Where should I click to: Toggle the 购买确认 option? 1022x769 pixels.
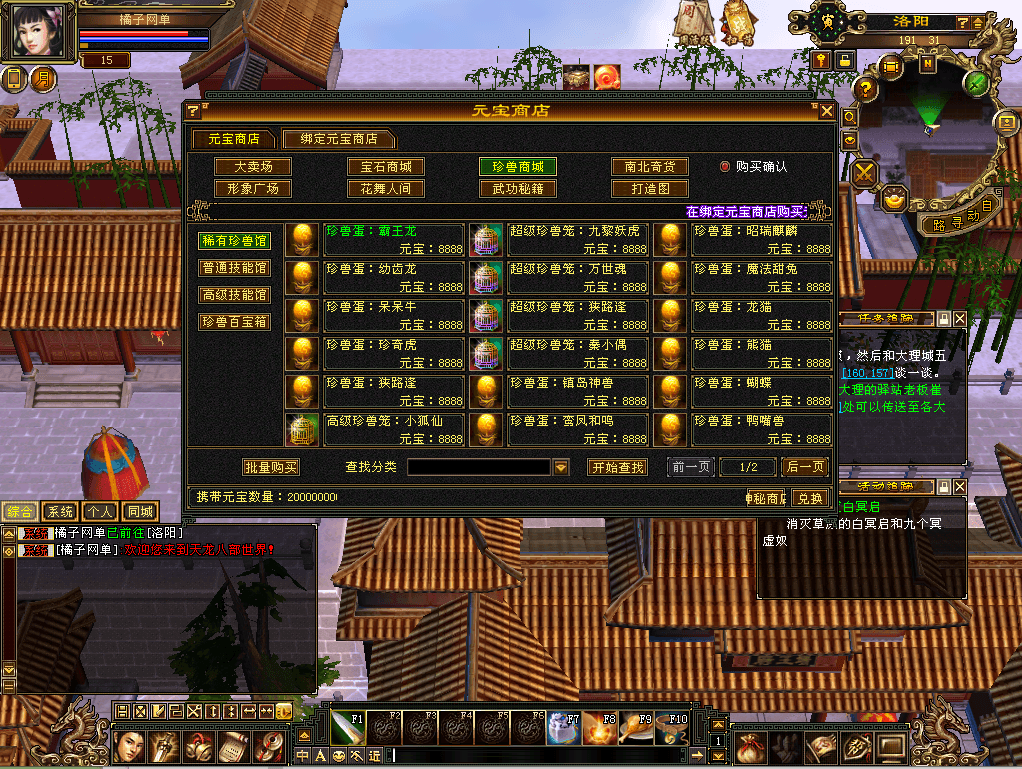tap(725, 167)
